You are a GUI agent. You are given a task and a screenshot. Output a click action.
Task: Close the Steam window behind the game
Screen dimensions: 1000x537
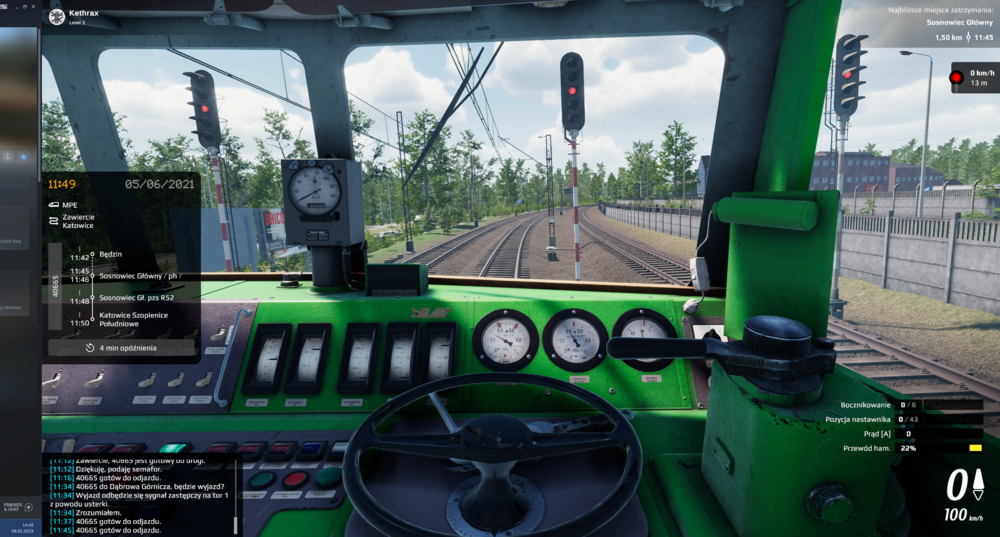(x=30, y=6)
